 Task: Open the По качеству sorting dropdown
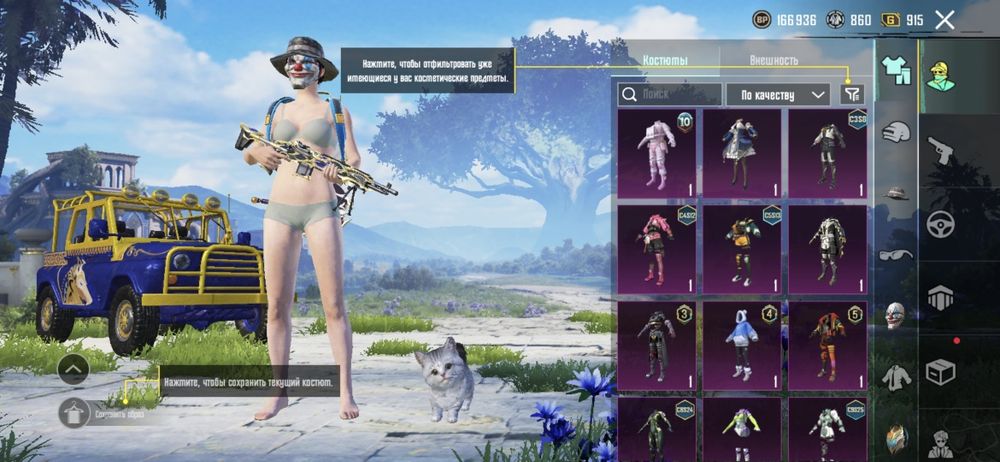[x=777, y=94]
